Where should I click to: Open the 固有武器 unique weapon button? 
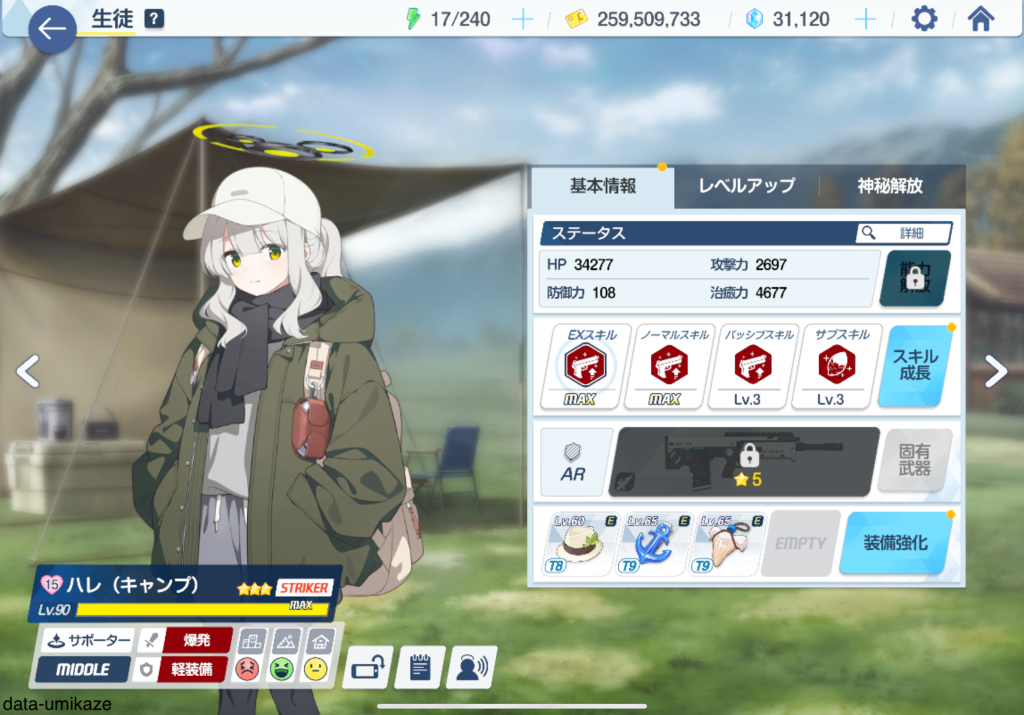(x=914, y=461)
